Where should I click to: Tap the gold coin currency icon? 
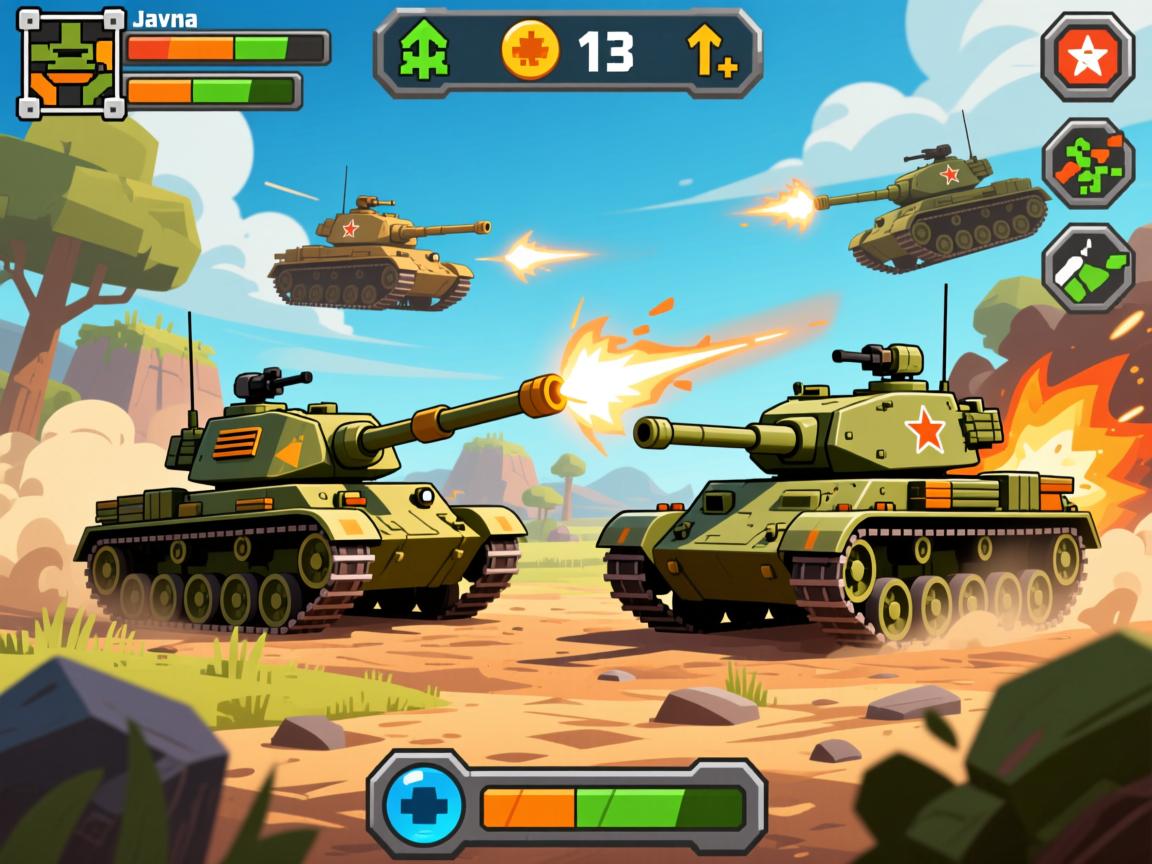point(527,52)
